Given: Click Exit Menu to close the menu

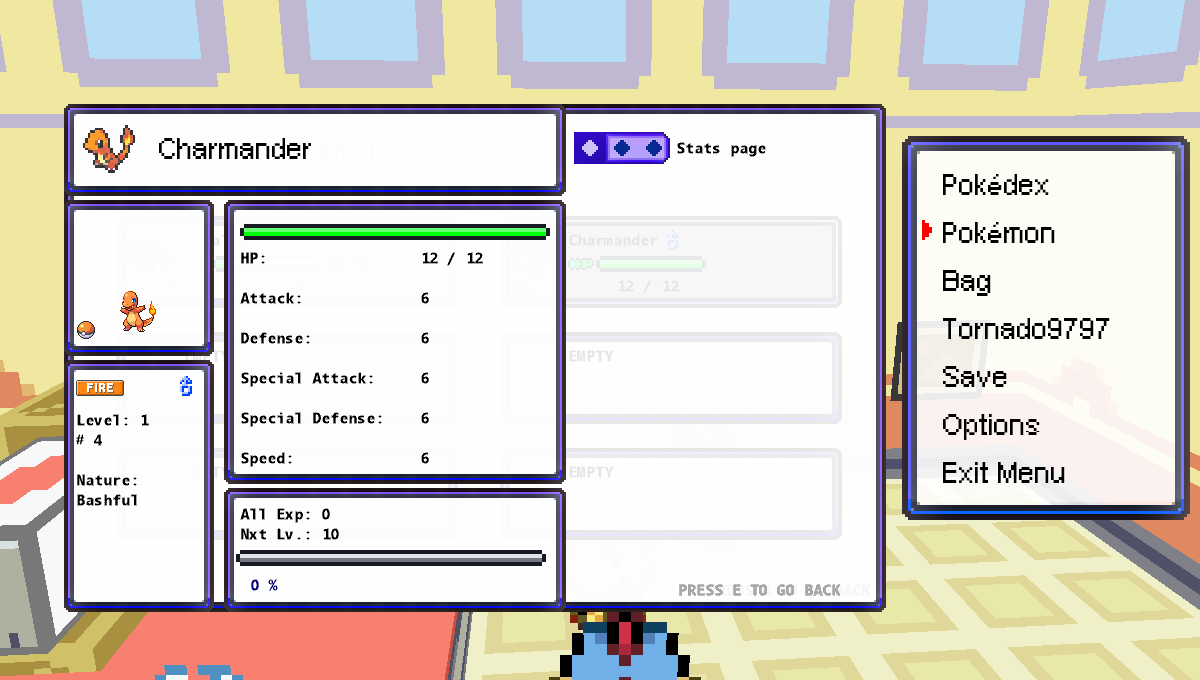Looking at the screenshot, I should pos(1002,474).
